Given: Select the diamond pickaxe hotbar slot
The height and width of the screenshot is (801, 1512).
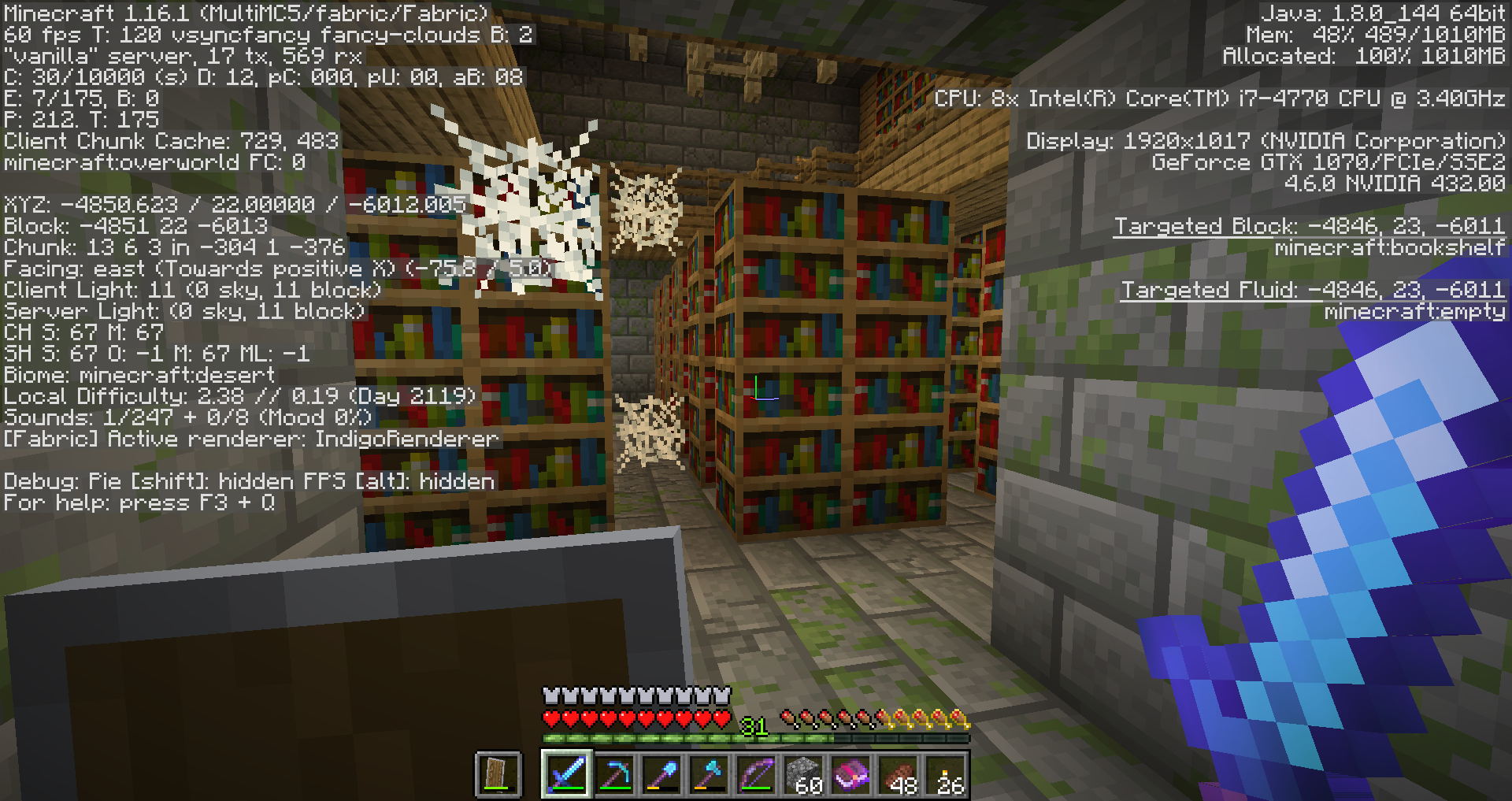Looking at the screenshot, I should pyautogui.click(x=614, y=773).
